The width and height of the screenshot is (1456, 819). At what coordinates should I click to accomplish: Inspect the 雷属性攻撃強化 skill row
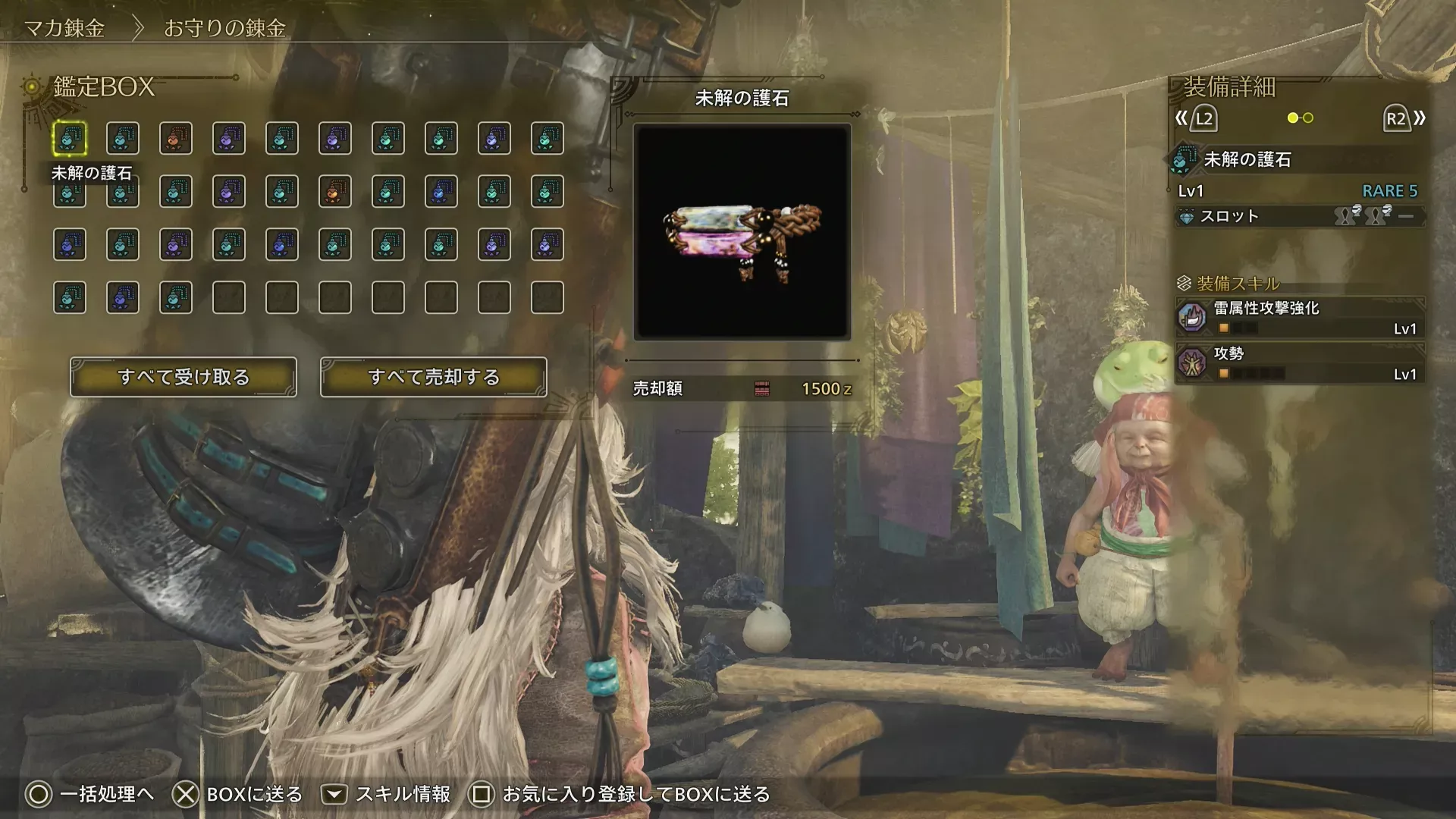pyautogui.click(x=1300, y=317)
